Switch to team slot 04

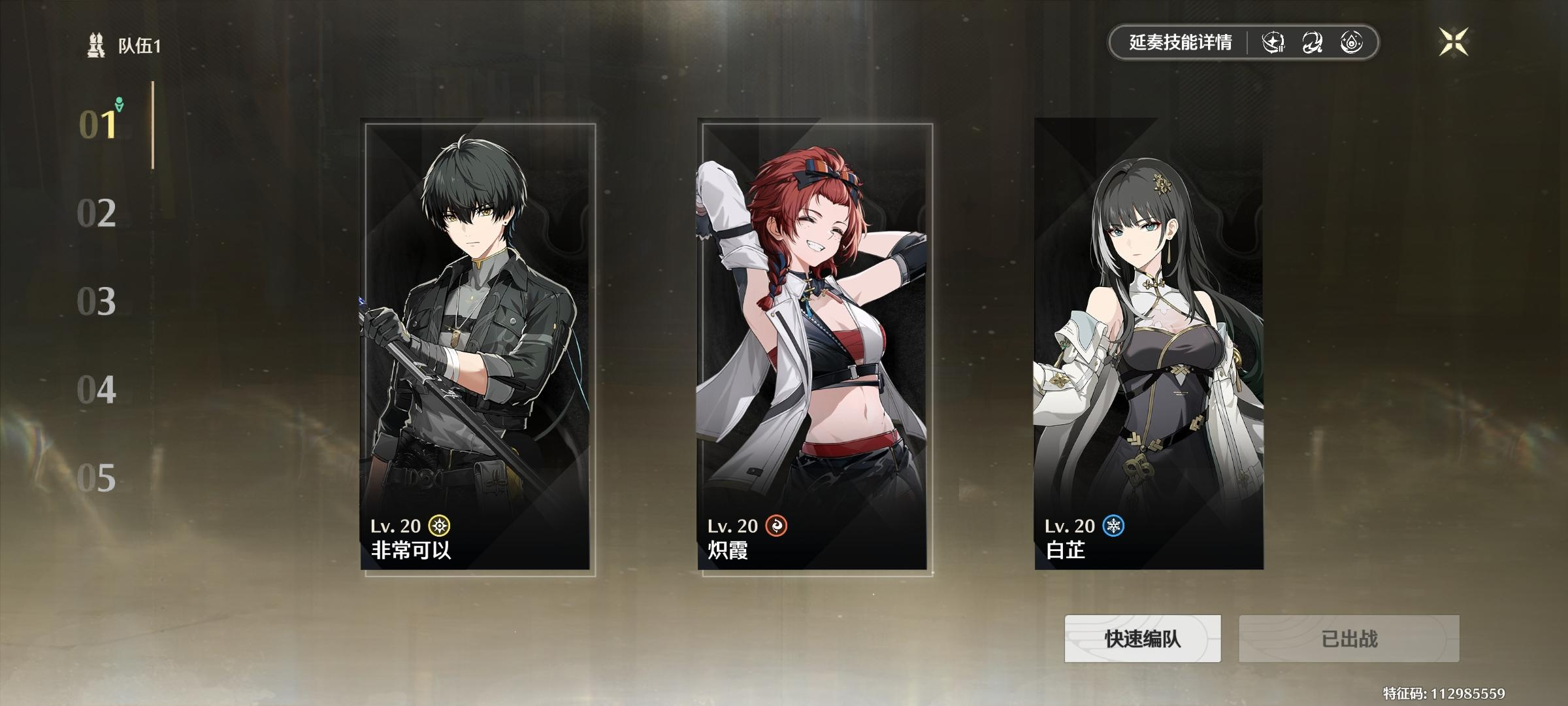point(97,390)
